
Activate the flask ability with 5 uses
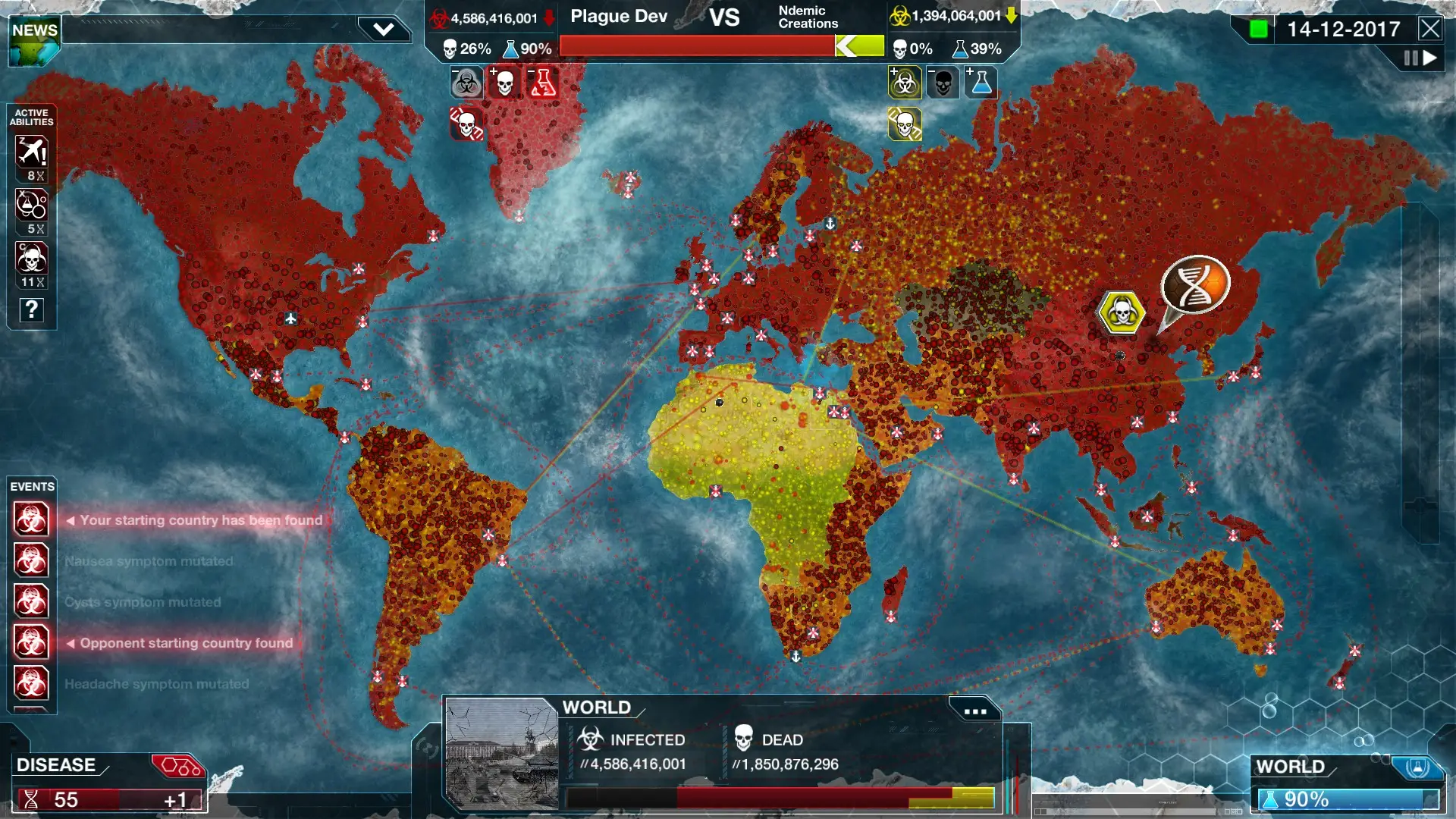tap(31, 205)
